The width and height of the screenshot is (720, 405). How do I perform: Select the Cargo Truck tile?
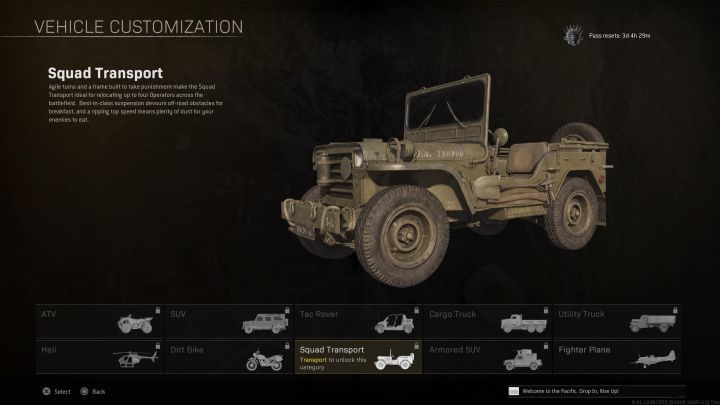tap(489, 321)
